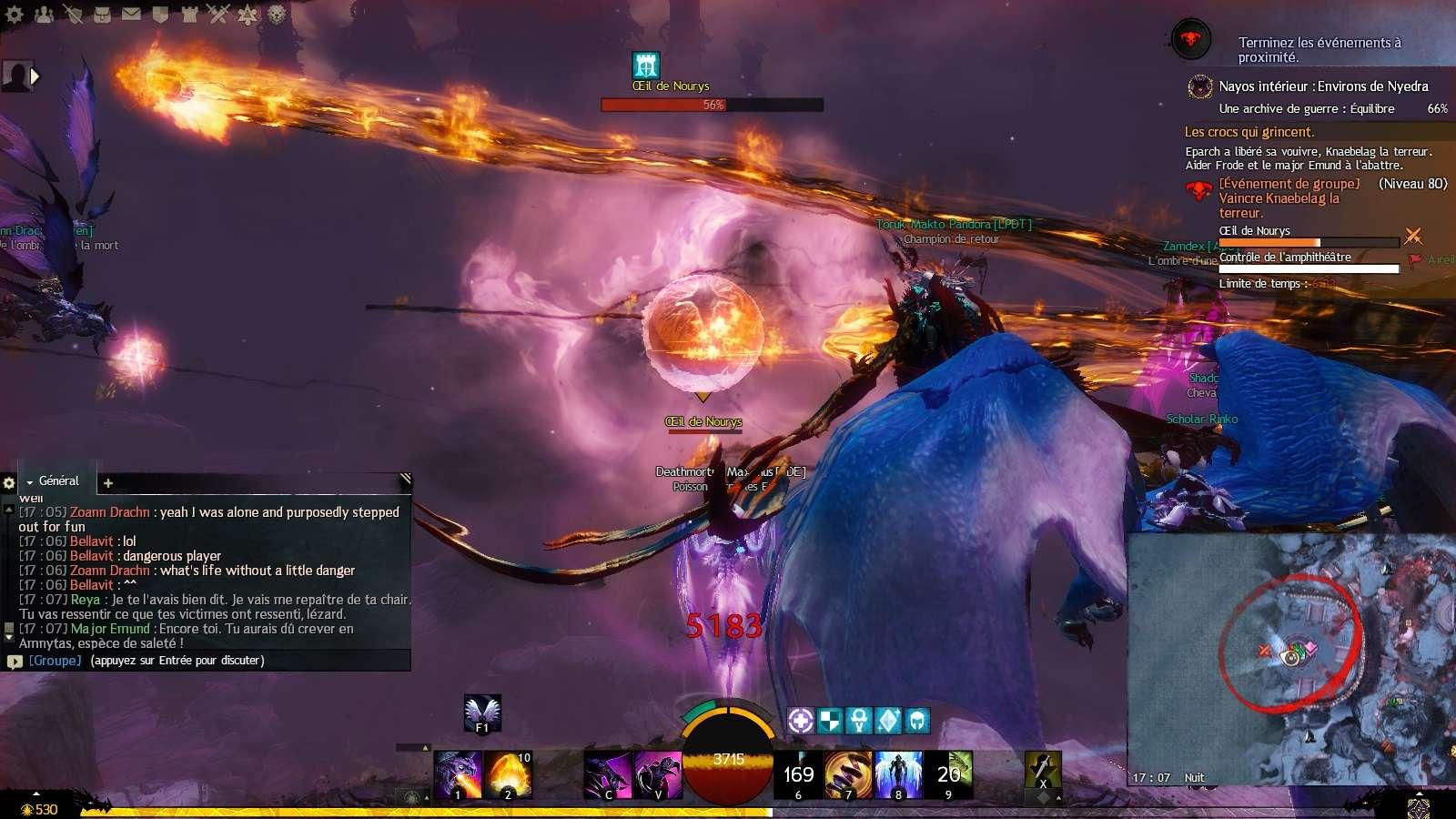Open the mail envelope icon
Viewport: 1456px width, 819px height.
tap(131, 15)
